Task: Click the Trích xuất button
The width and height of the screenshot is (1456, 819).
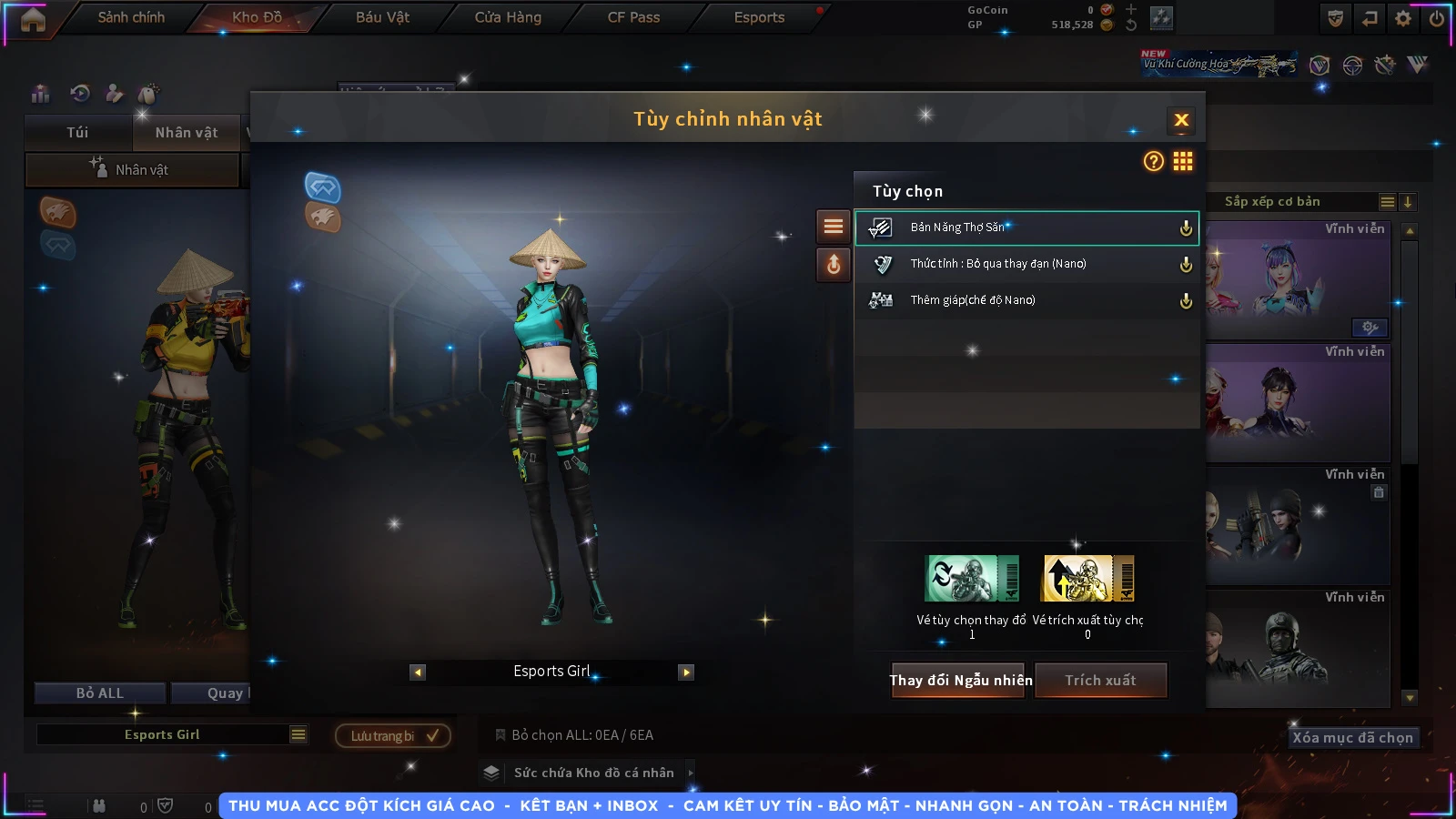Action: pyautogui.click(x=1100, y=681)
